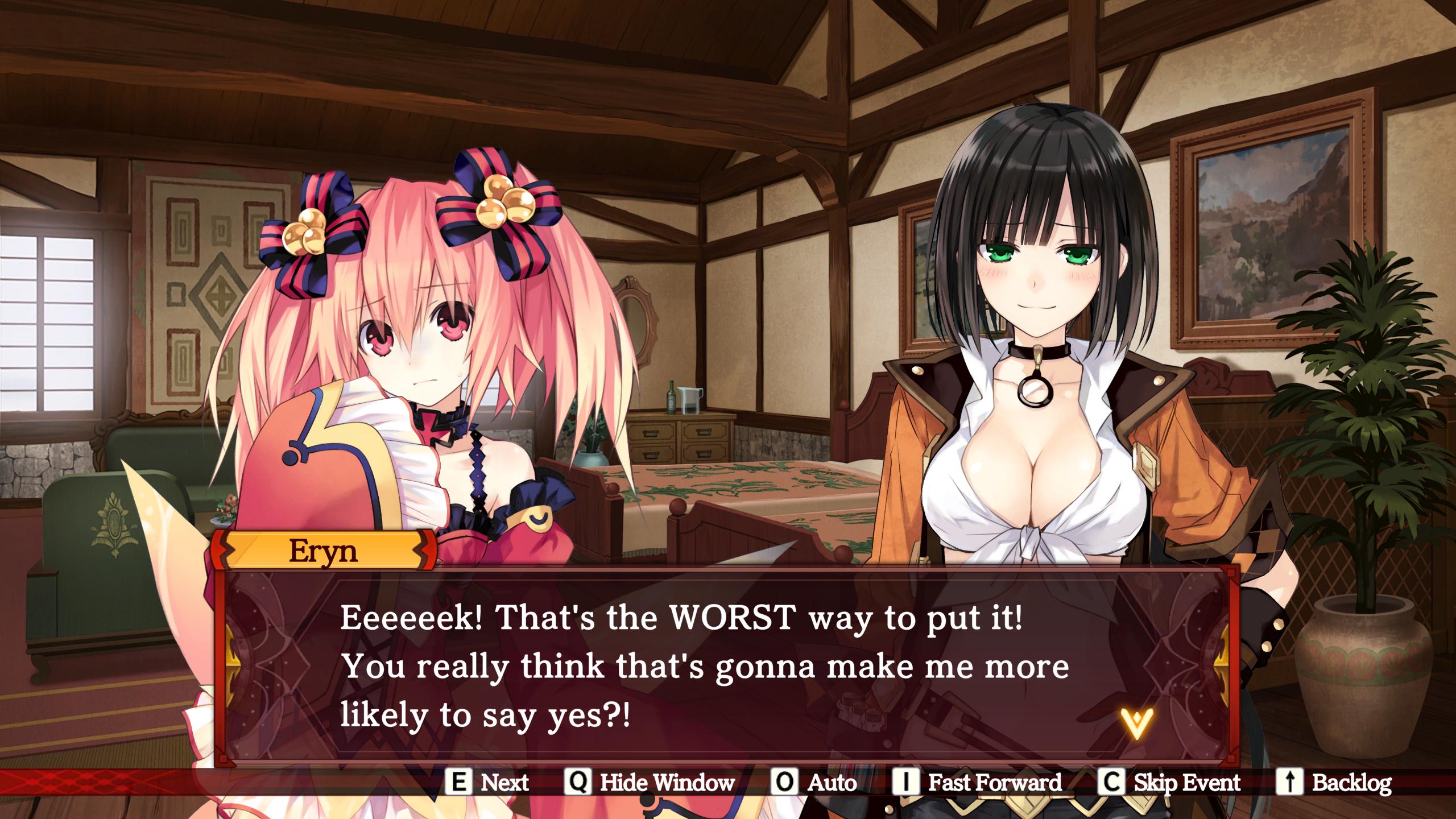The height and width of the screenshot is (819, 1456).
Task: Click the Next dialogue option
Action: pos(487,783)
